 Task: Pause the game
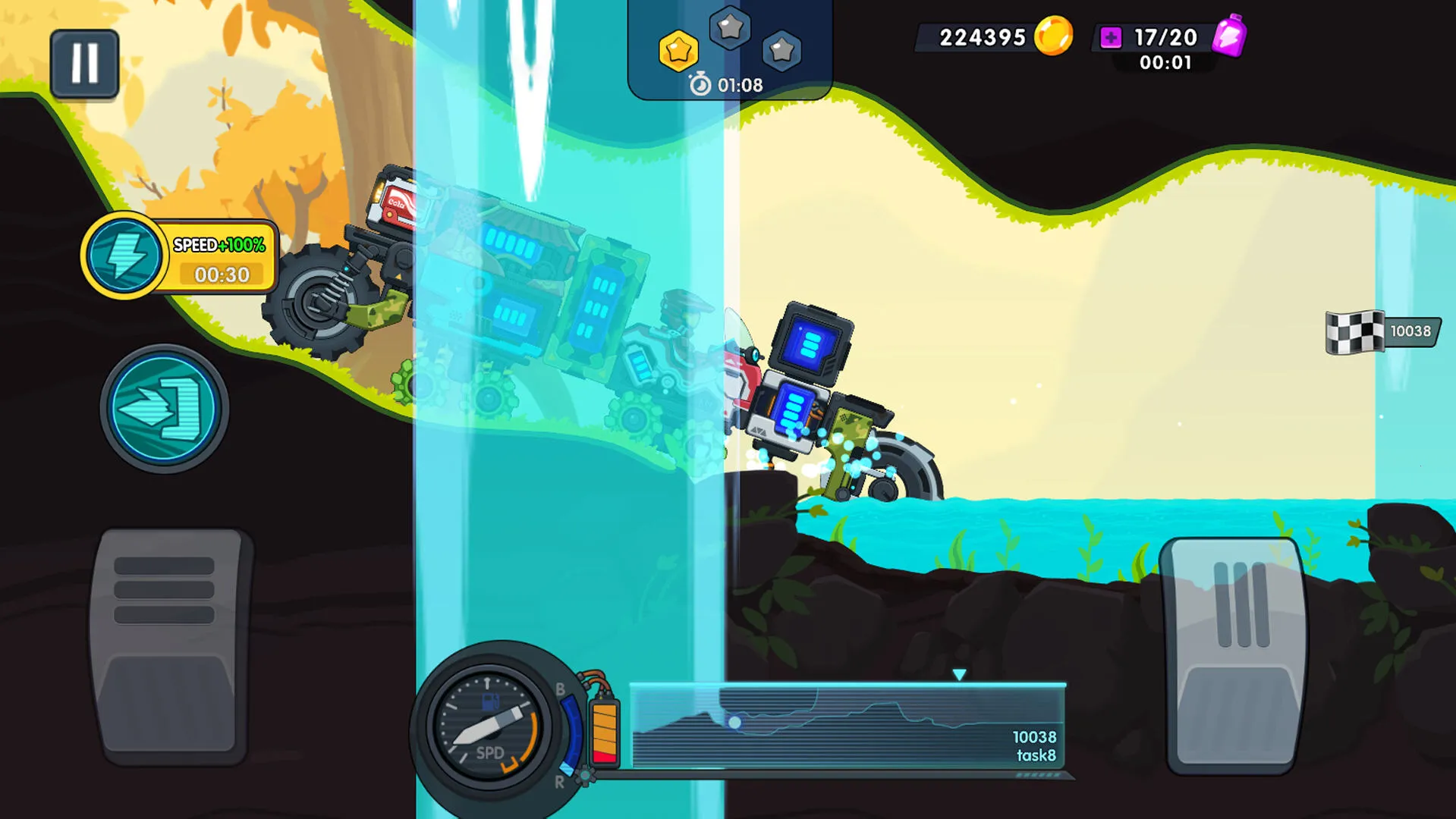coord(84,64)
